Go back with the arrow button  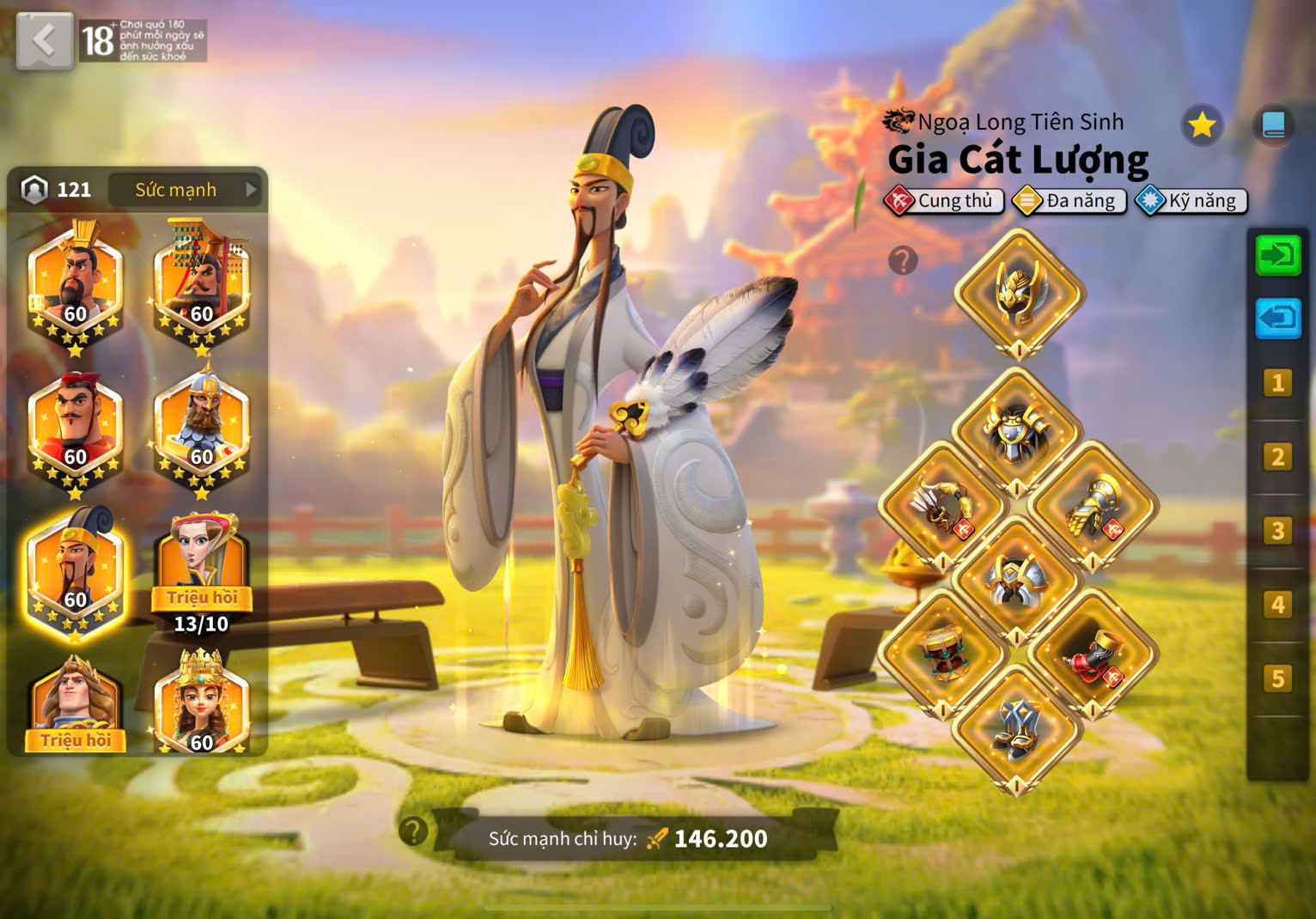pos(44,40)
